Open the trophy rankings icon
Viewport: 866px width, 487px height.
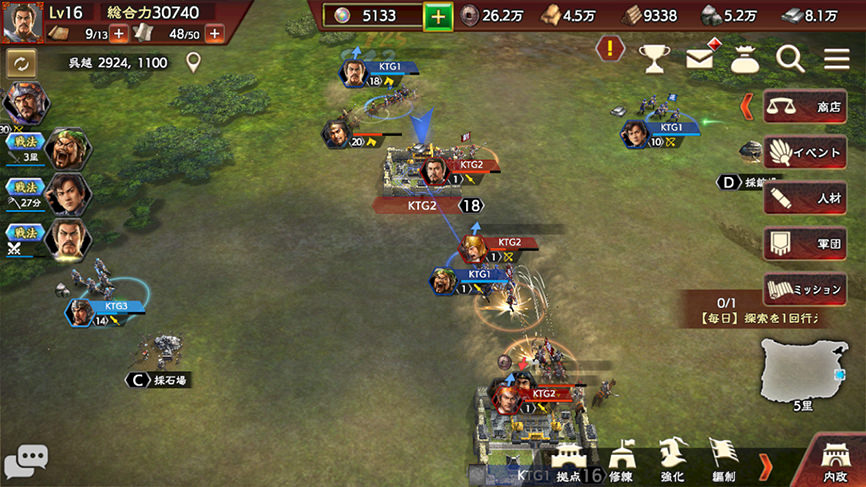(x=654, y=59)
